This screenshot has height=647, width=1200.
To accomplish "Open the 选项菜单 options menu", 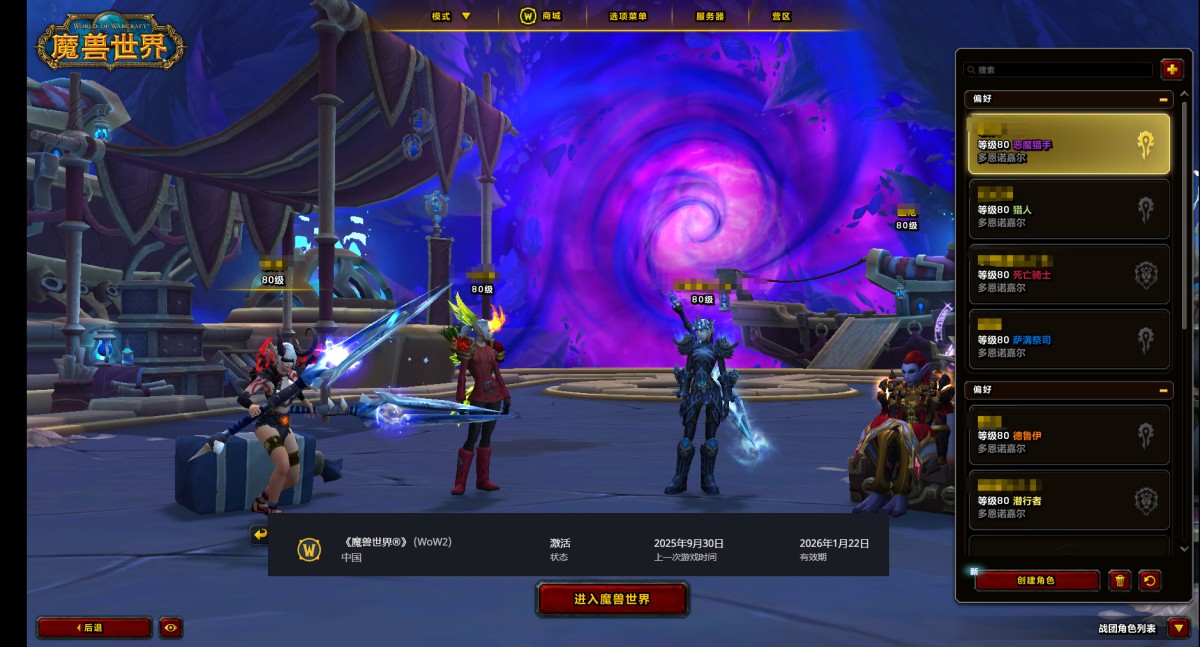I will [x=628, y=16].
